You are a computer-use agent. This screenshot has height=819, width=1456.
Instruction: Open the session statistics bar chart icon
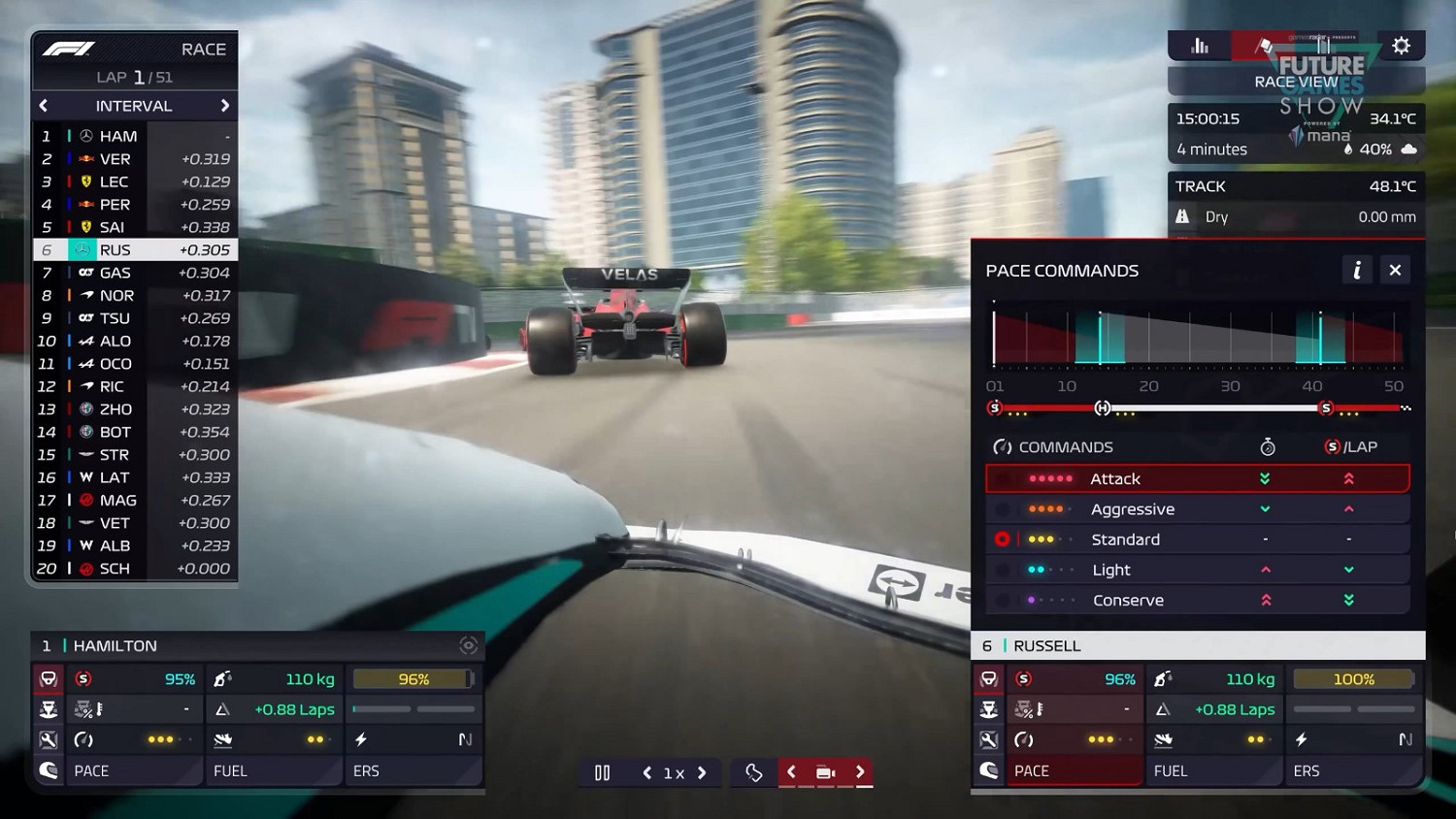tap(1200, 45)
